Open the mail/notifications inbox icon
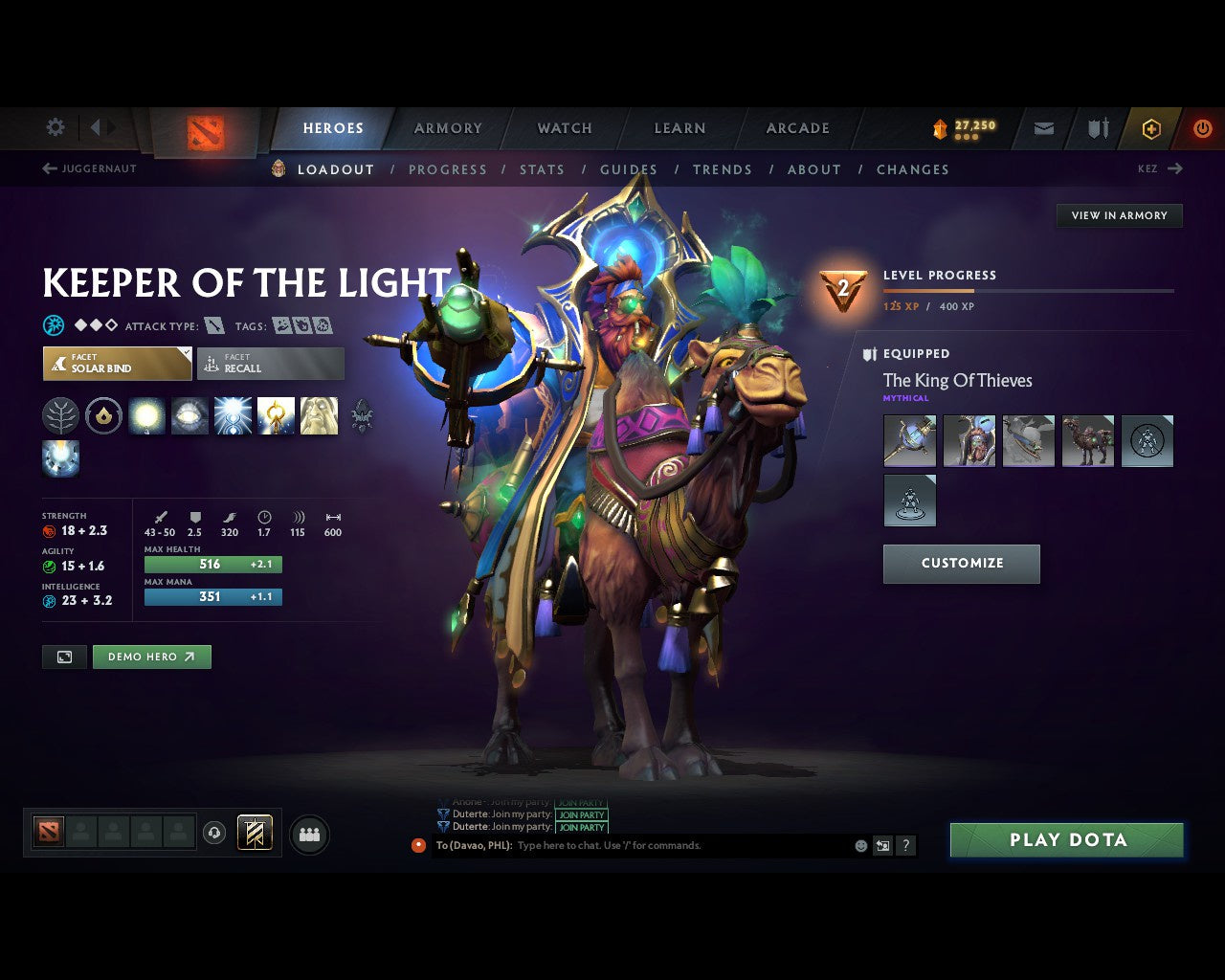 pos(1043,128)
